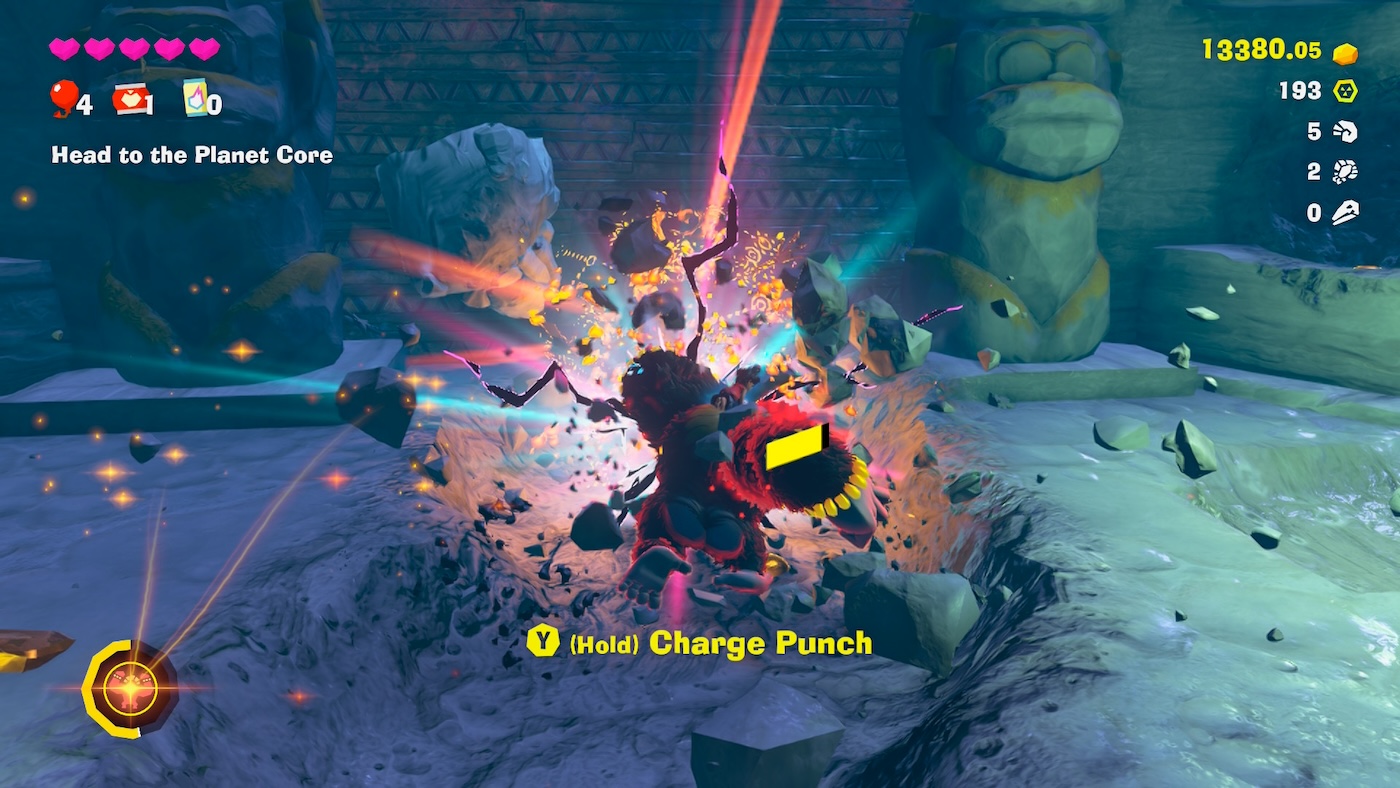Click the red balloon item icon
Viewport: 1400px width, 788px height.
tap(64, 97)
